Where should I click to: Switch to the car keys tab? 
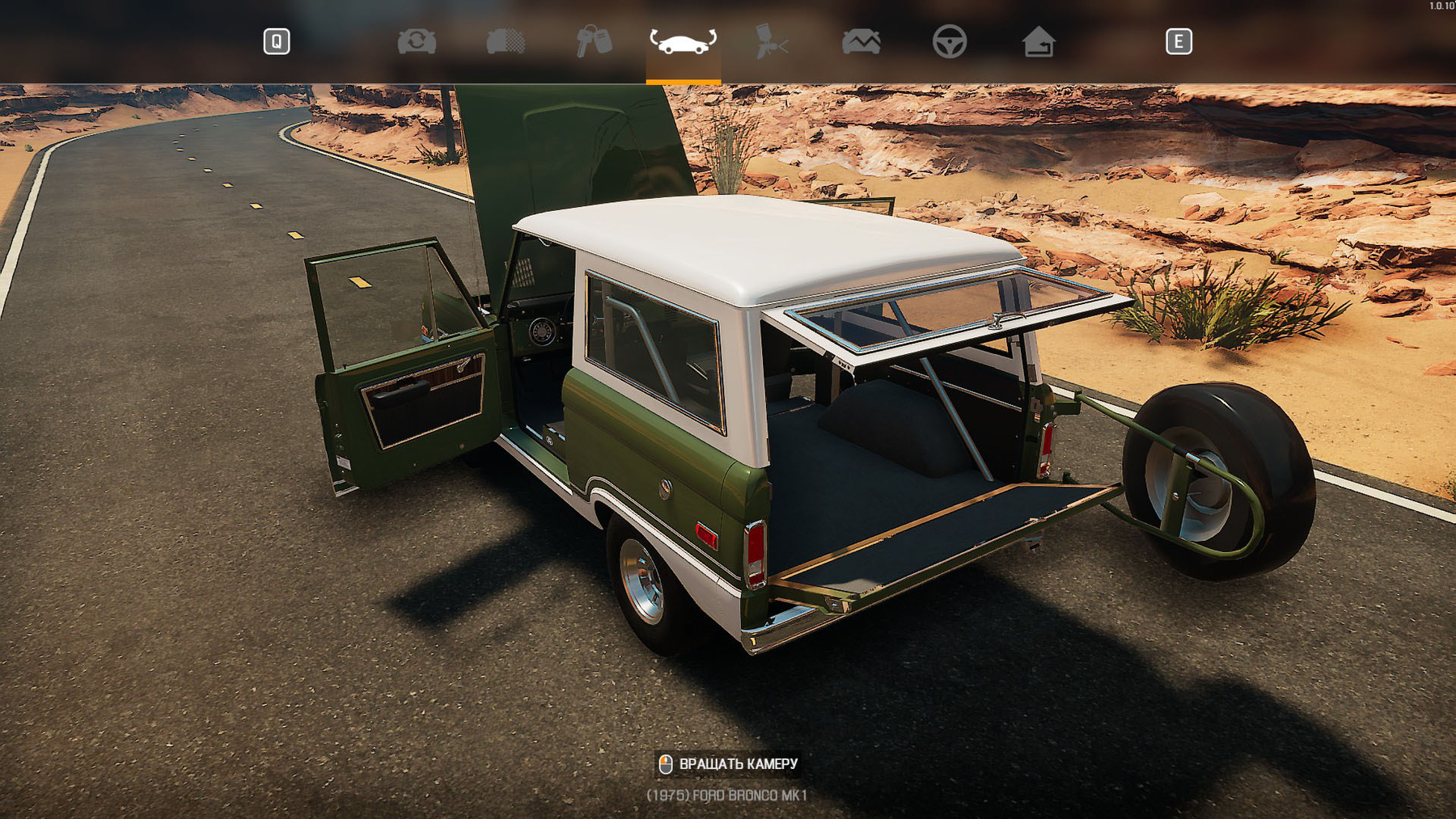[594, 41]
